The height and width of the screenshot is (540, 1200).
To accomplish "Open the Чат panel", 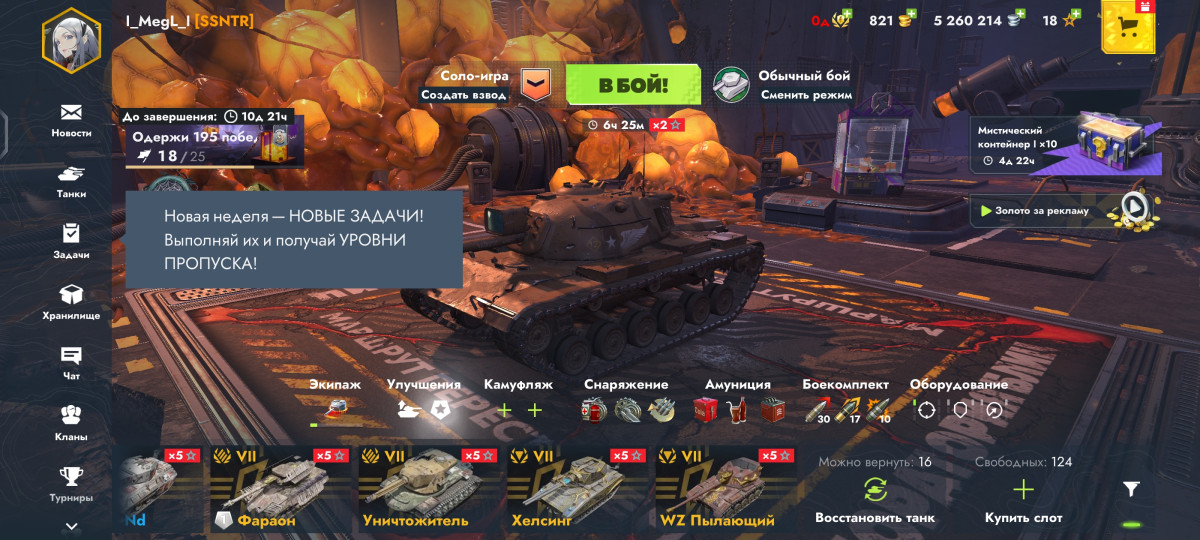I will pos(71,363).
